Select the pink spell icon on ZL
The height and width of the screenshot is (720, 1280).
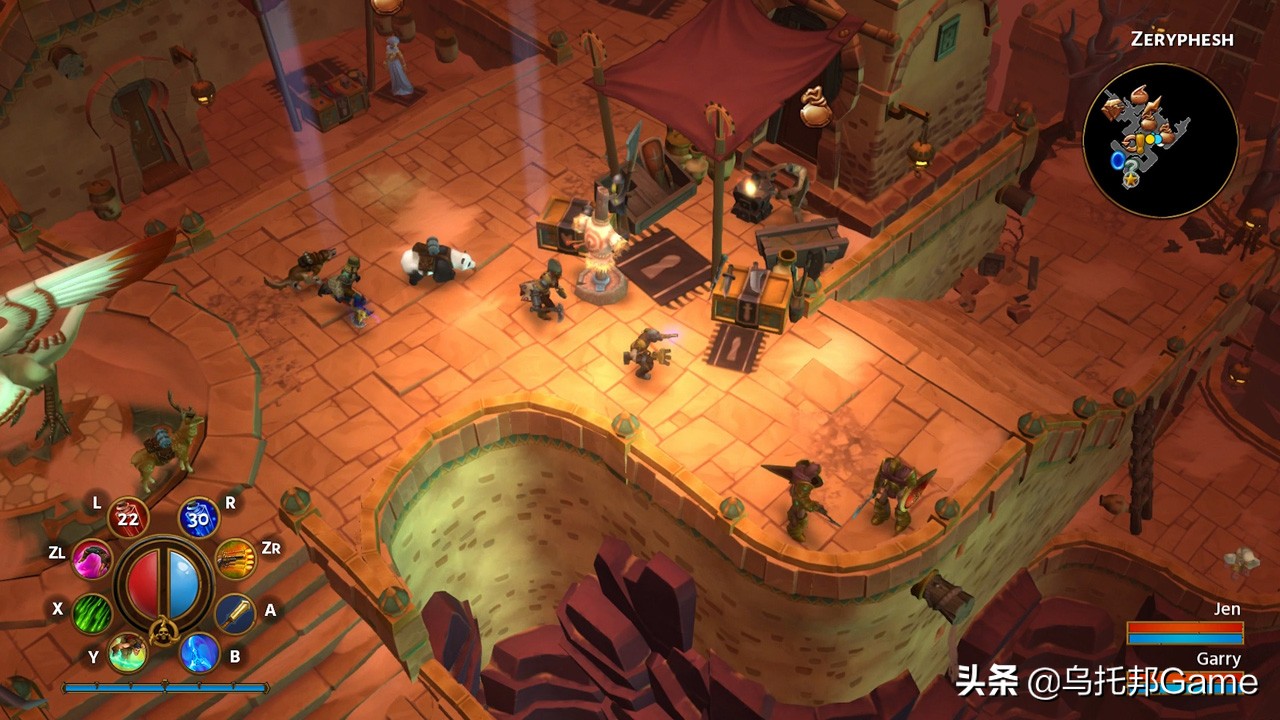coord(91,560)
